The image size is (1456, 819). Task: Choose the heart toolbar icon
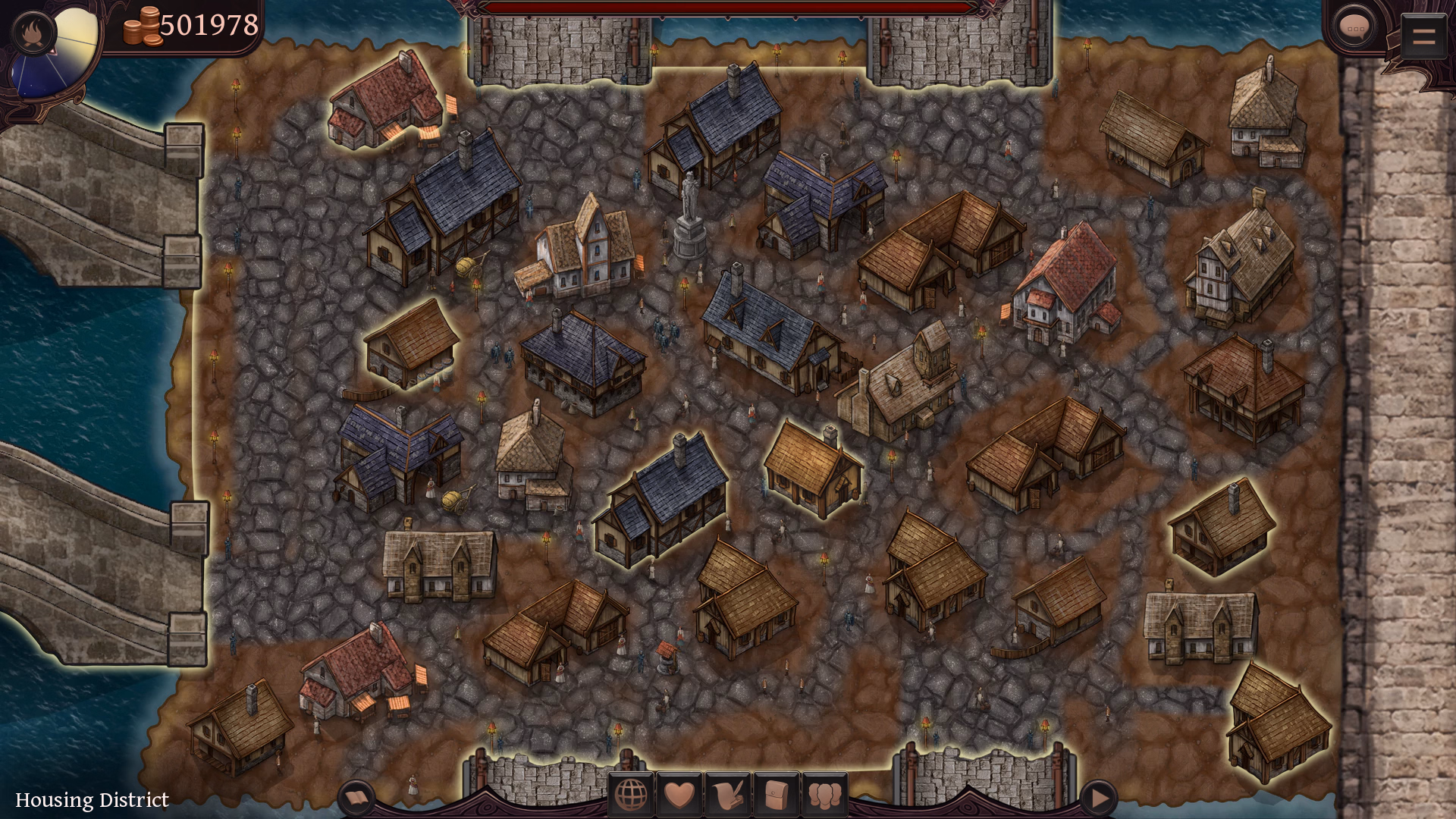679,795
